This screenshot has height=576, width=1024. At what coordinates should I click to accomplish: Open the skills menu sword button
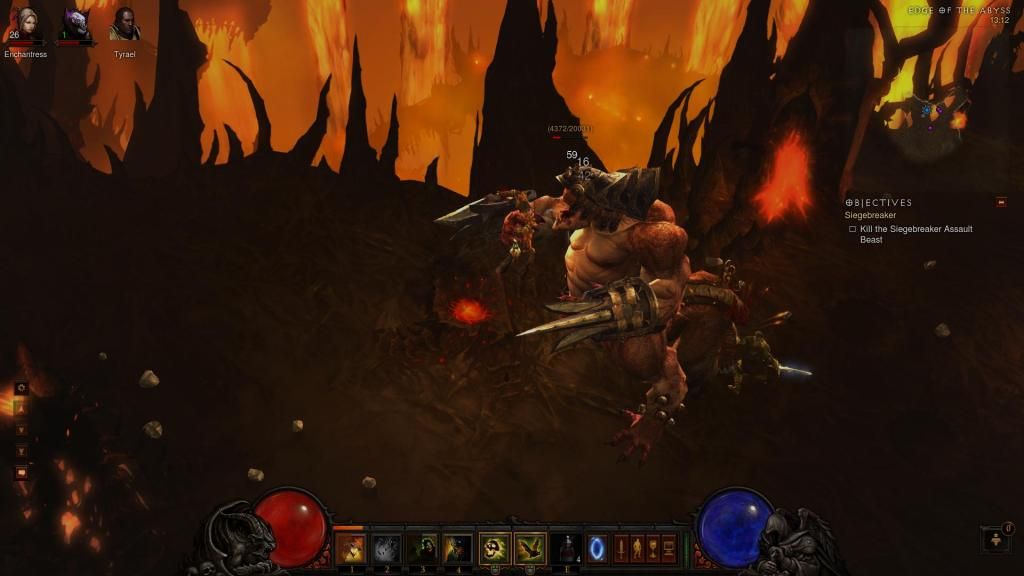coord(621,548)
